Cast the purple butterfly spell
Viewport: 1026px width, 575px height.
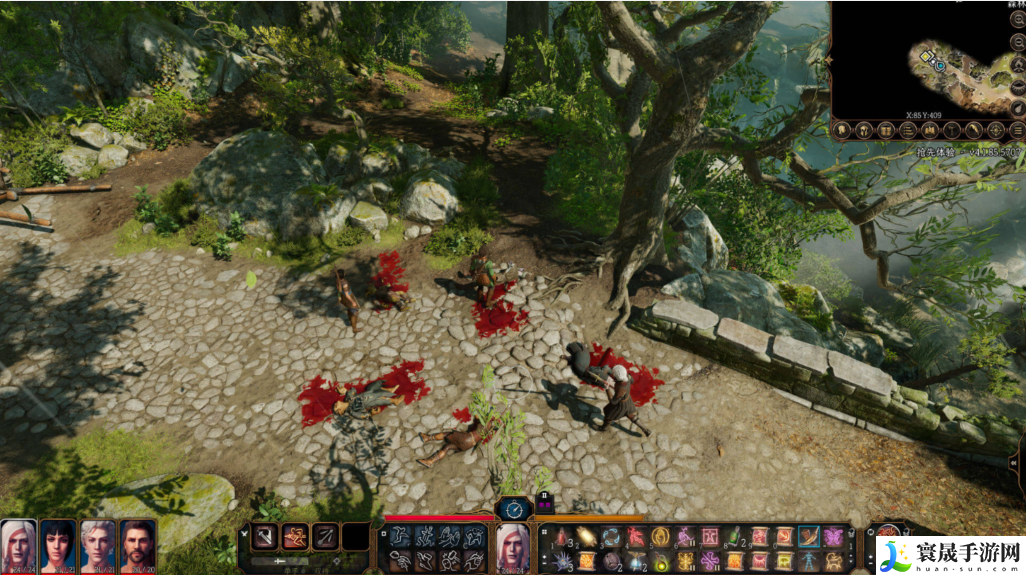click(x=833, y=537)
